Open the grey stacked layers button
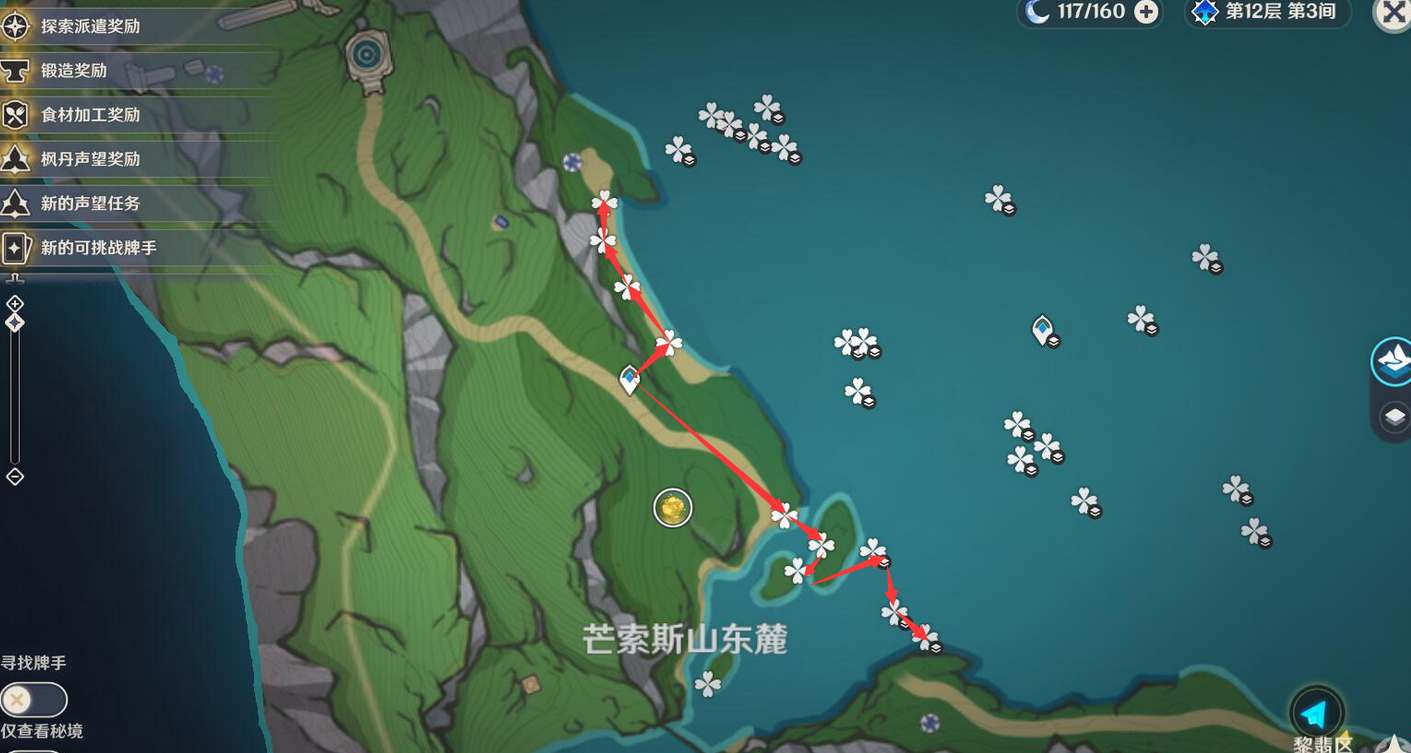 [1394, 417]
